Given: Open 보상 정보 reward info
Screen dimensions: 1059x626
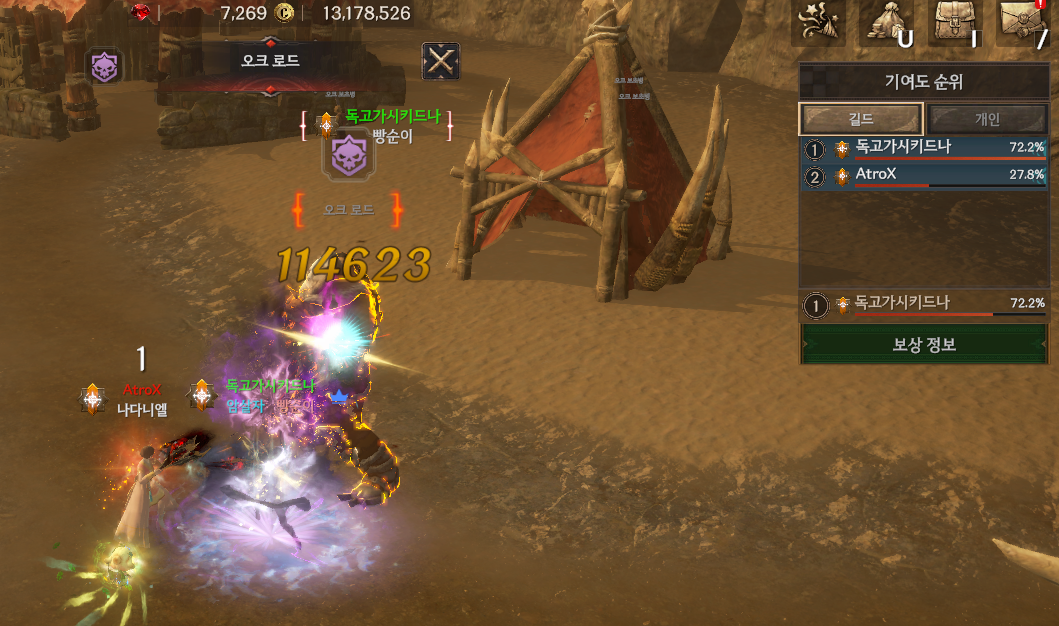Looking at the screenshot, I should pos(924,344).
